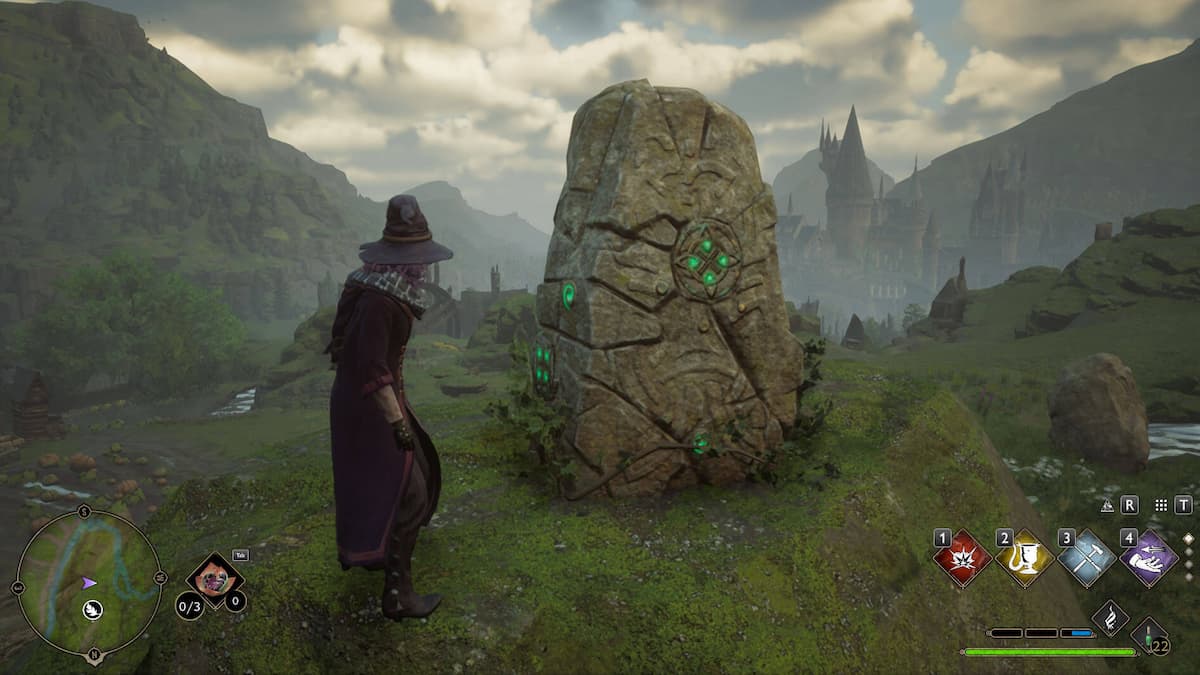Open the Chomping Cabbage tool wheel slot
Screen dimensions: 1200x675
point(215,579)
